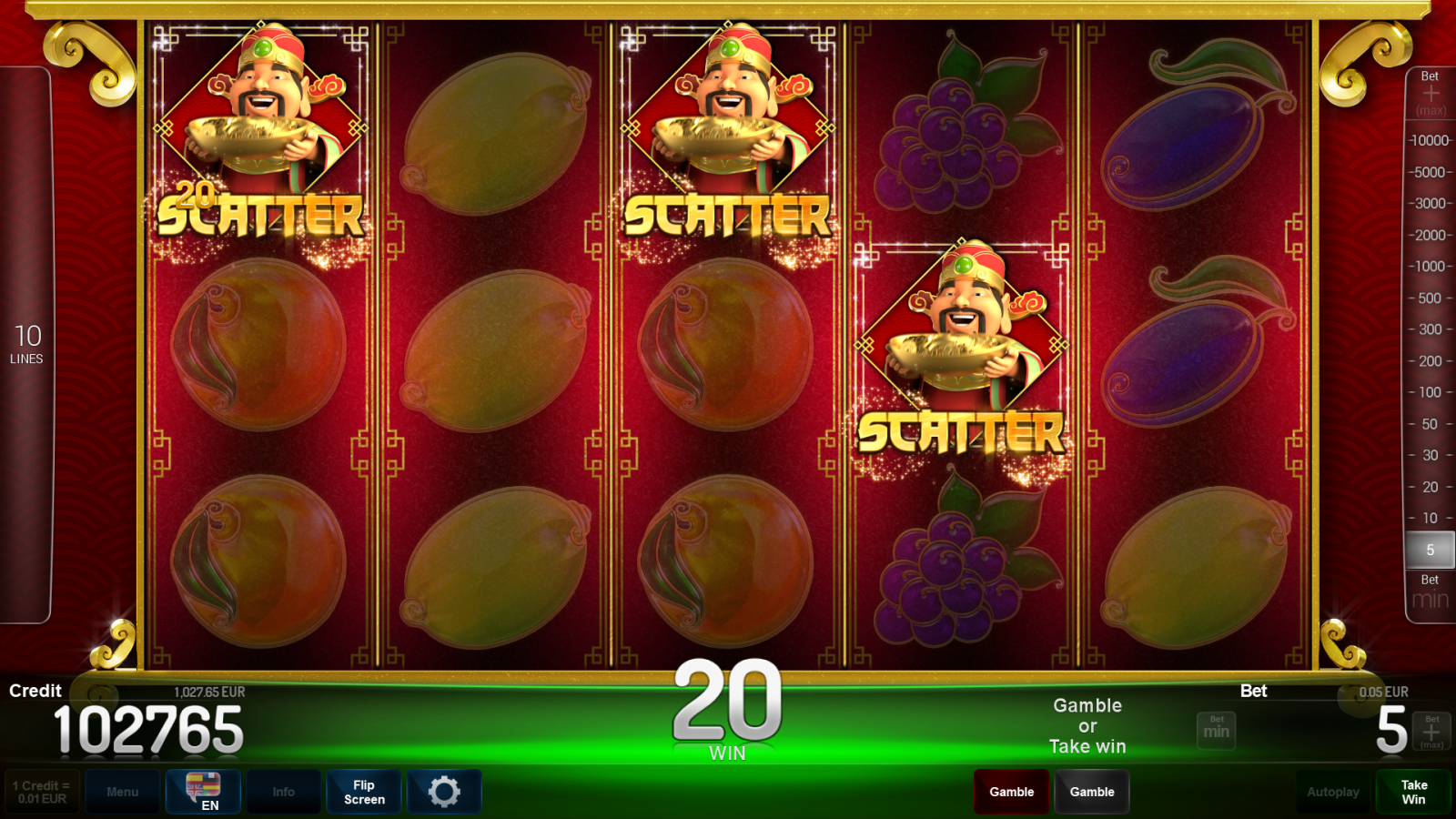
Task: Click the 10 Lines panel
Action: pyautogui.click(x=26, y=345)
